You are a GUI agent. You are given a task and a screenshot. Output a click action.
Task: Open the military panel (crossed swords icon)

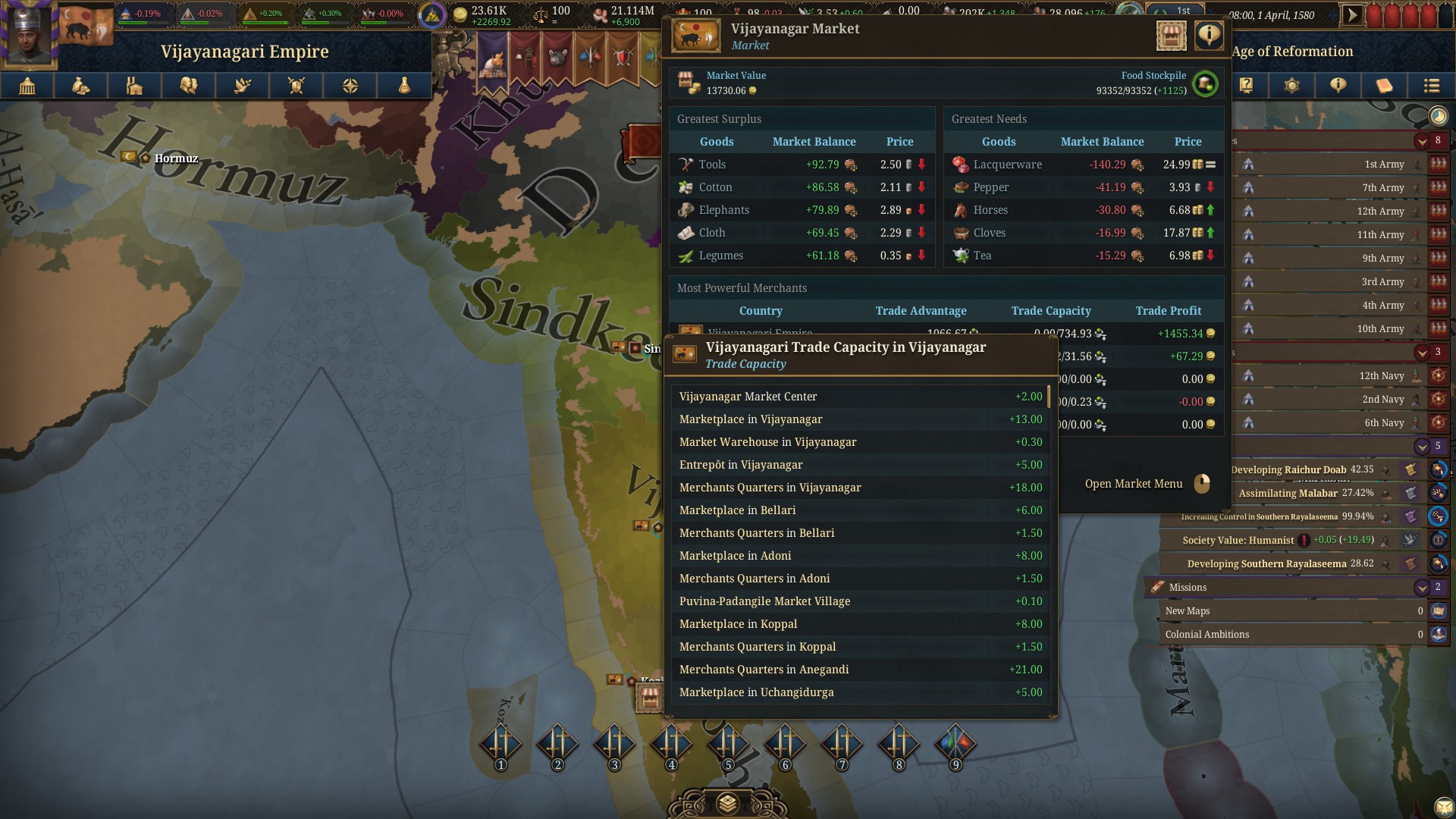coord(296,86)
